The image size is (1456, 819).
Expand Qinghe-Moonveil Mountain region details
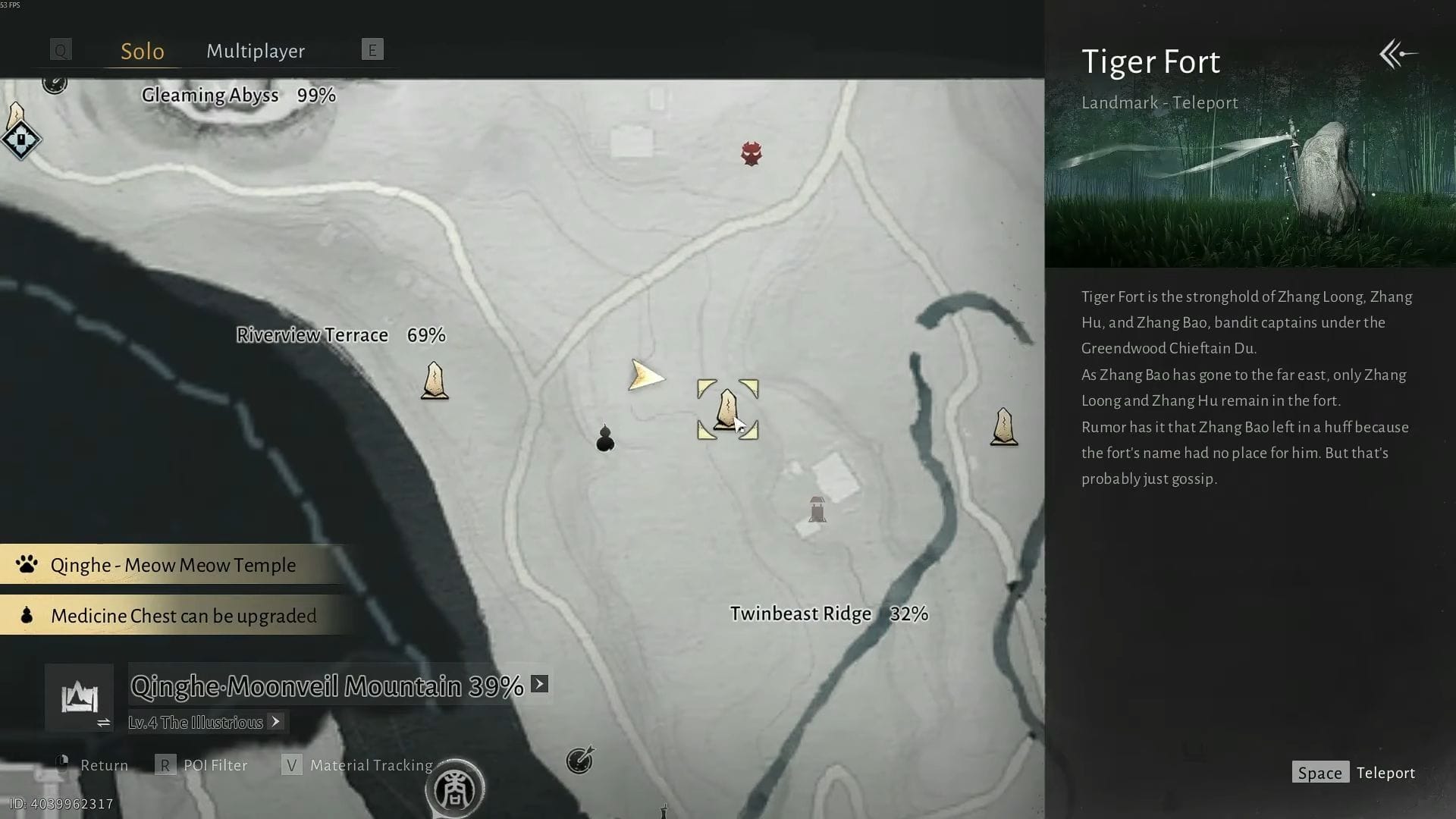click(x=539, y=684)
